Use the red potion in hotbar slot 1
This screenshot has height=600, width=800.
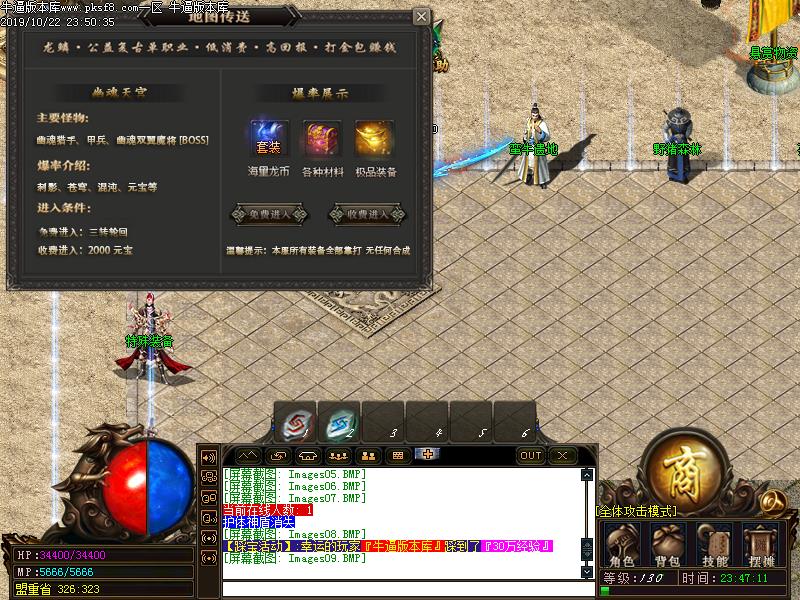click(295, 422)
